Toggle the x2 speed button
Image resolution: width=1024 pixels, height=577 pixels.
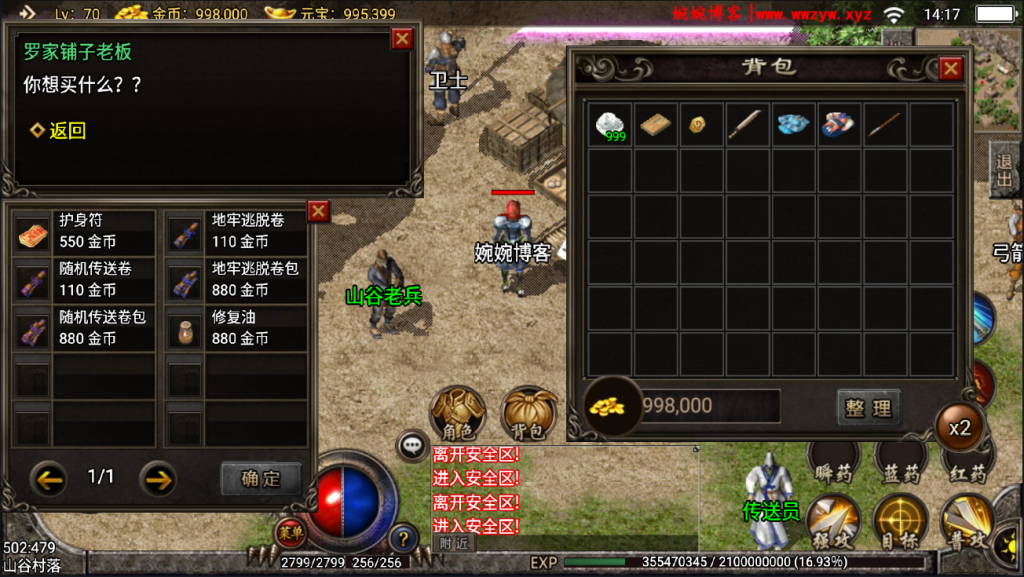click(x=959, y=428)
